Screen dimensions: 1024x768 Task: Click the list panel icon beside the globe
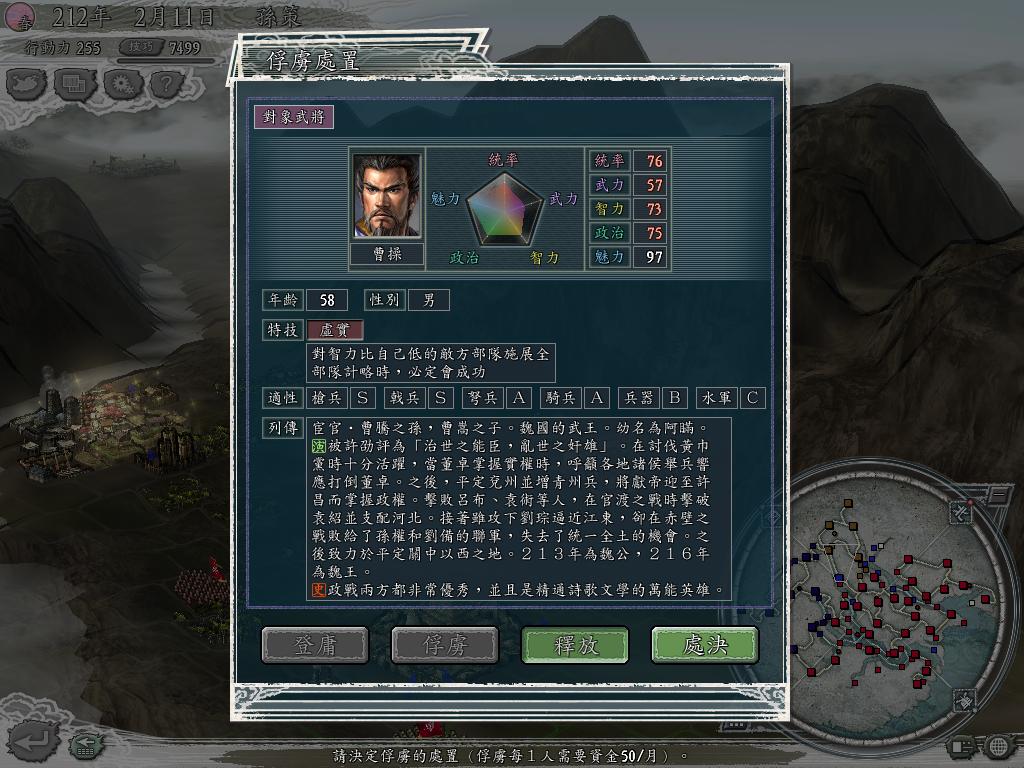point(961,746)
